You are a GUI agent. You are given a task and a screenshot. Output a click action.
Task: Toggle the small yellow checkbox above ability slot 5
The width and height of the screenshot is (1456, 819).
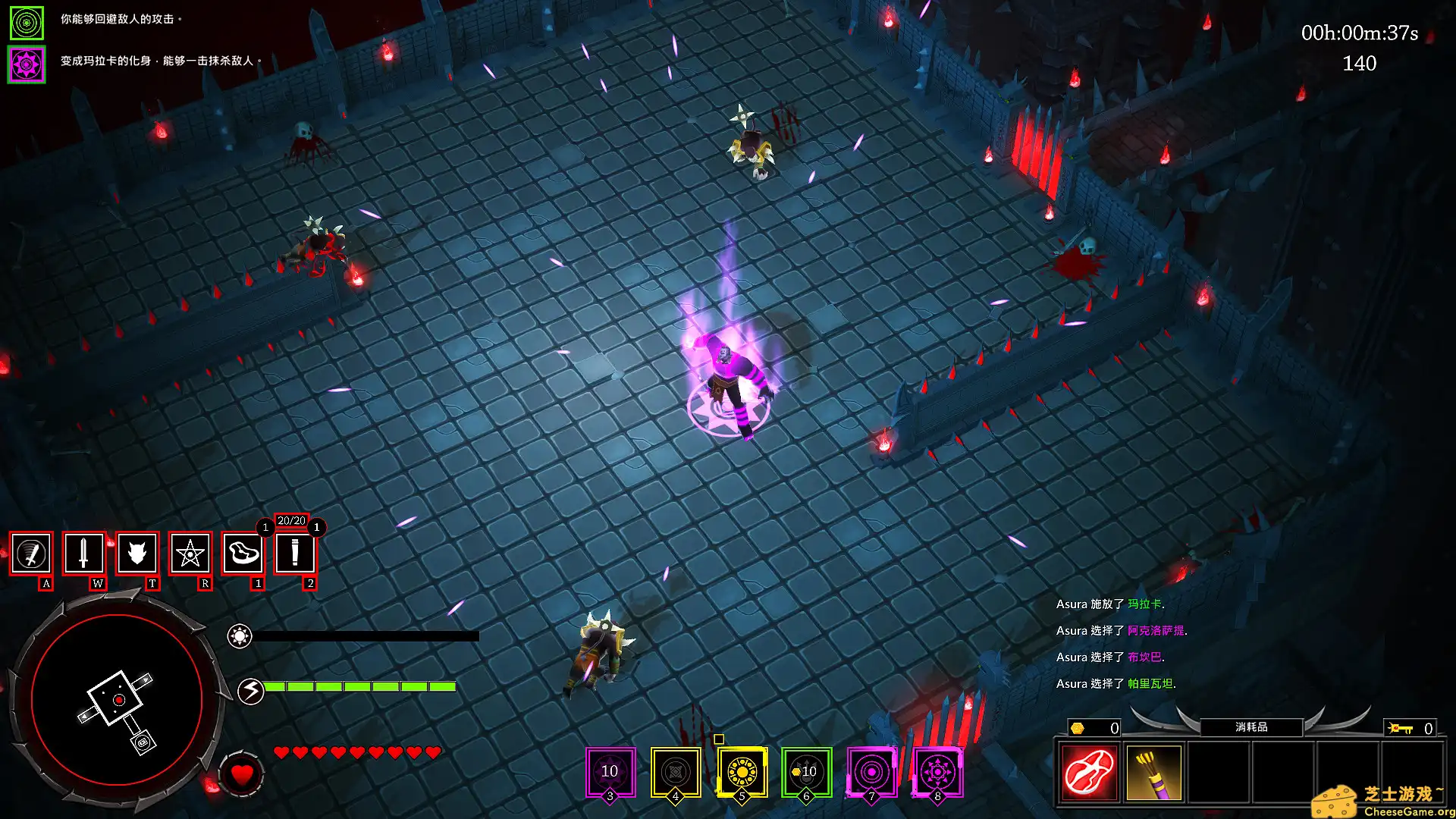point(720,738)
